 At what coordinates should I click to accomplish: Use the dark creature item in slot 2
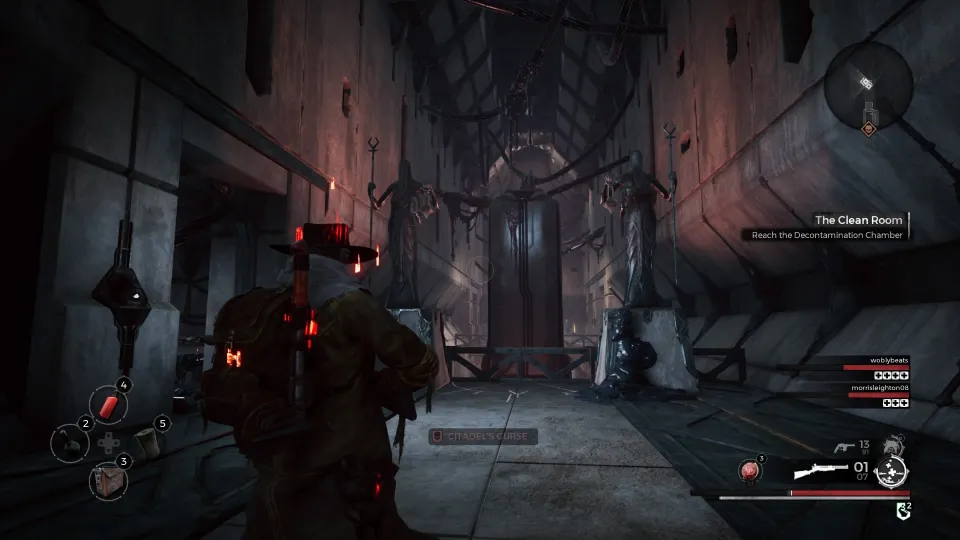click(x=69, y=442)
